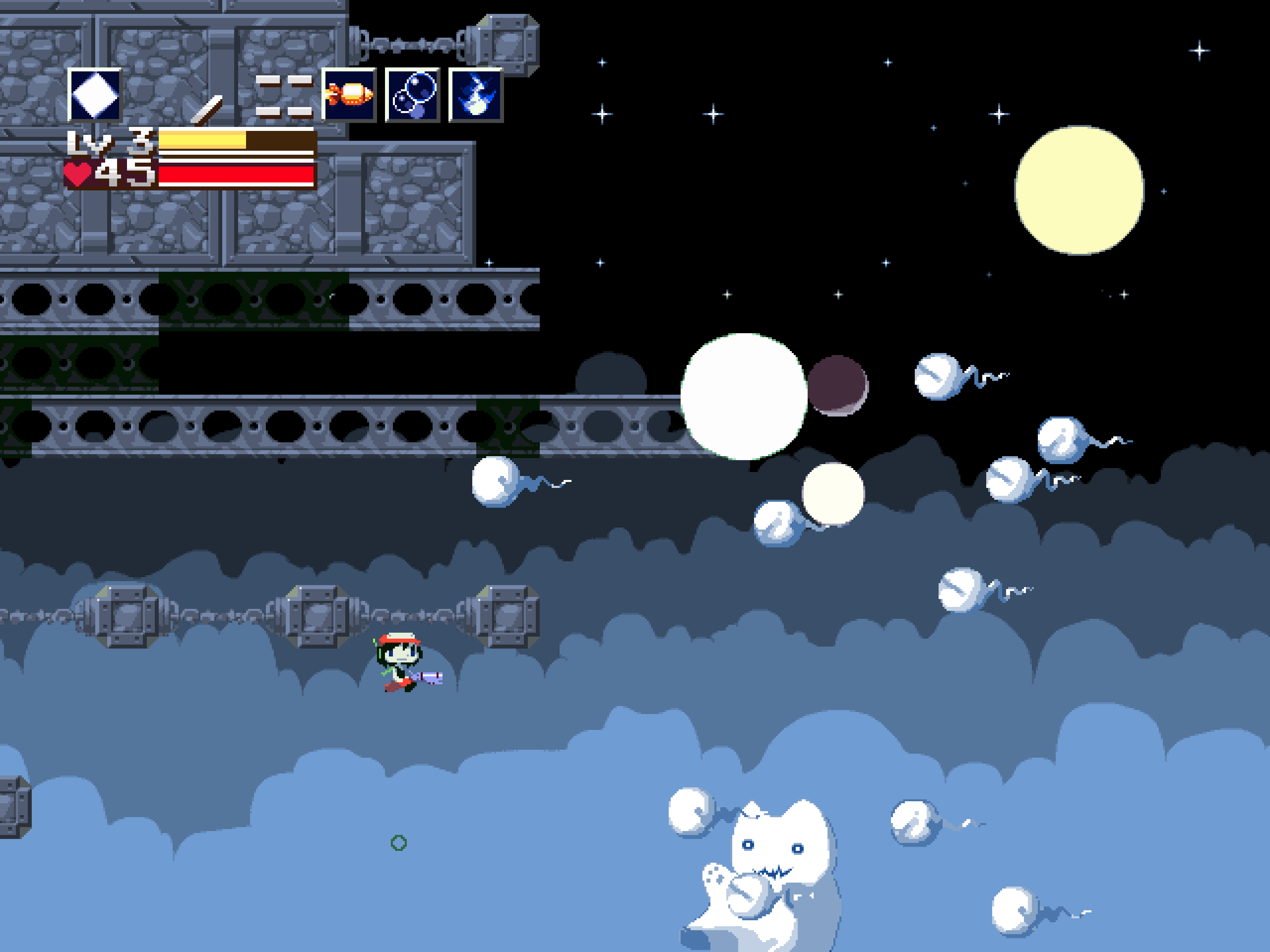Choose the Bubbler weapon icon

[412, 95]
